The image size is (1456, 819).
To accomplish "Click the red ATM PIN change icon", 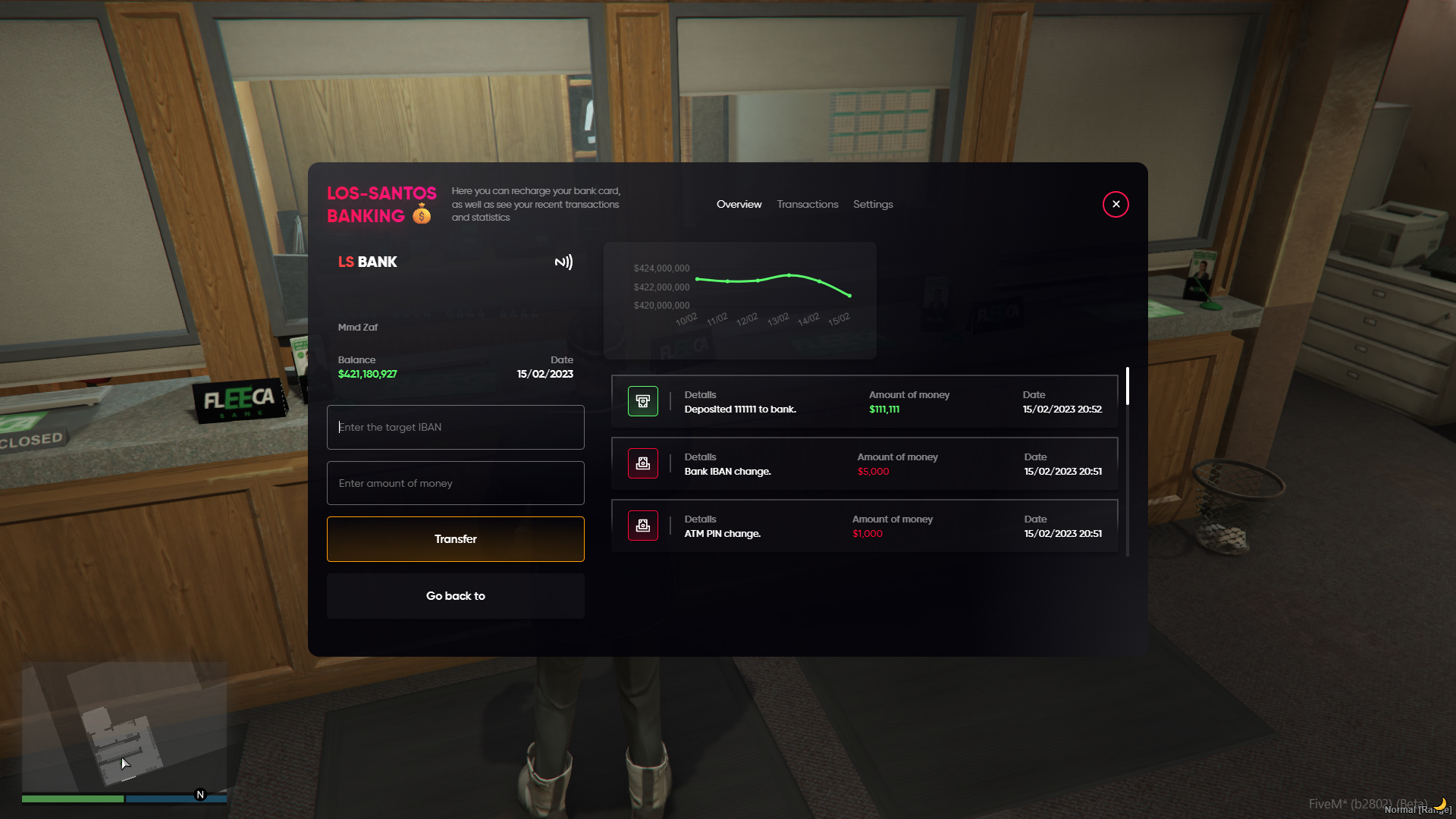I will pos(642,526).
